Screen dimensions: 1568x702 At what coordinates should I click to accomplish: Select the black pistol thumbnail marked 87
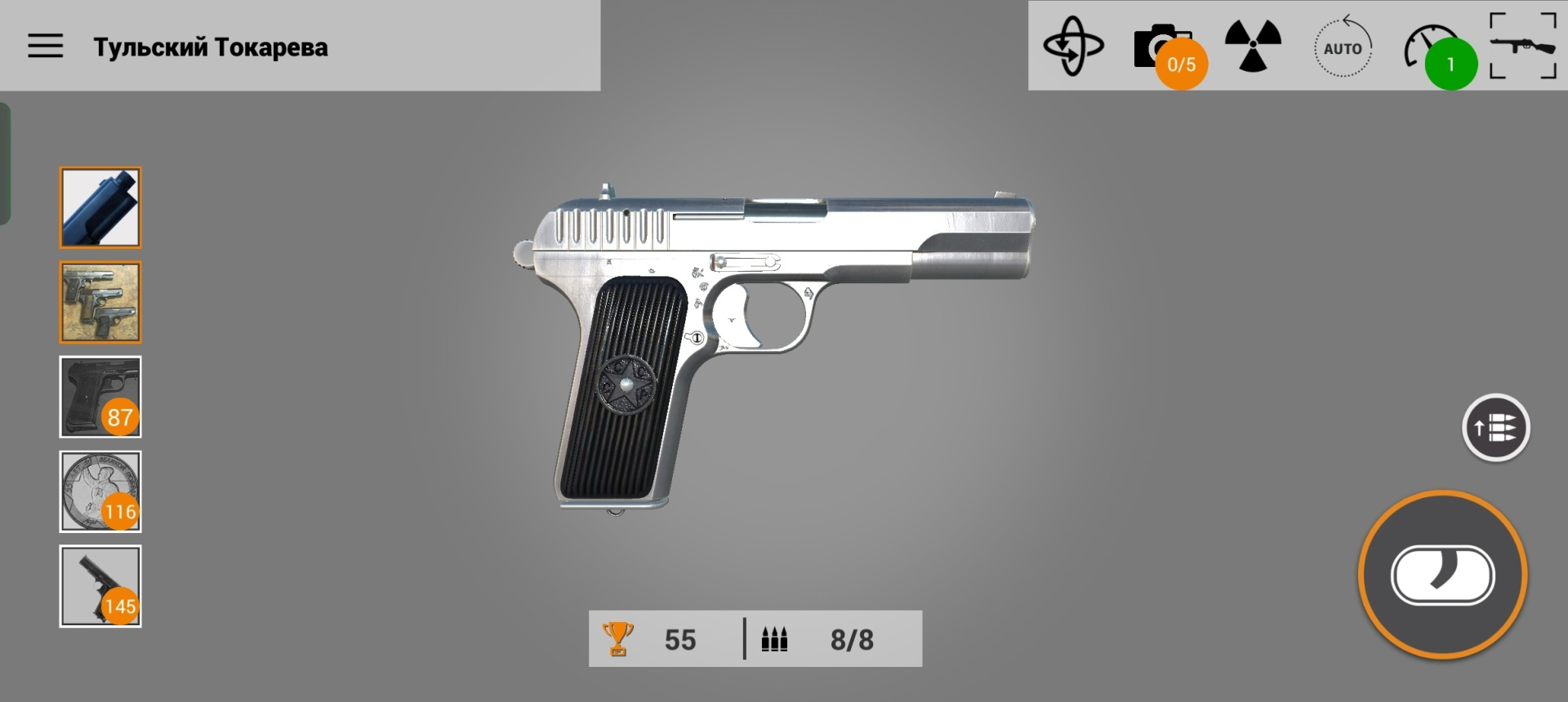(100, 397)
